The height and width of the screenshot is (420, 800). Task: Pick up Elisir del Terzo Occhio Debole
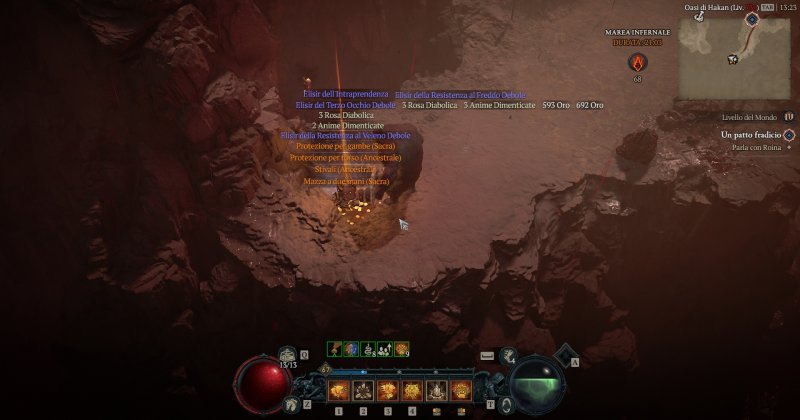pyautogui.click(x=345, y=105)
